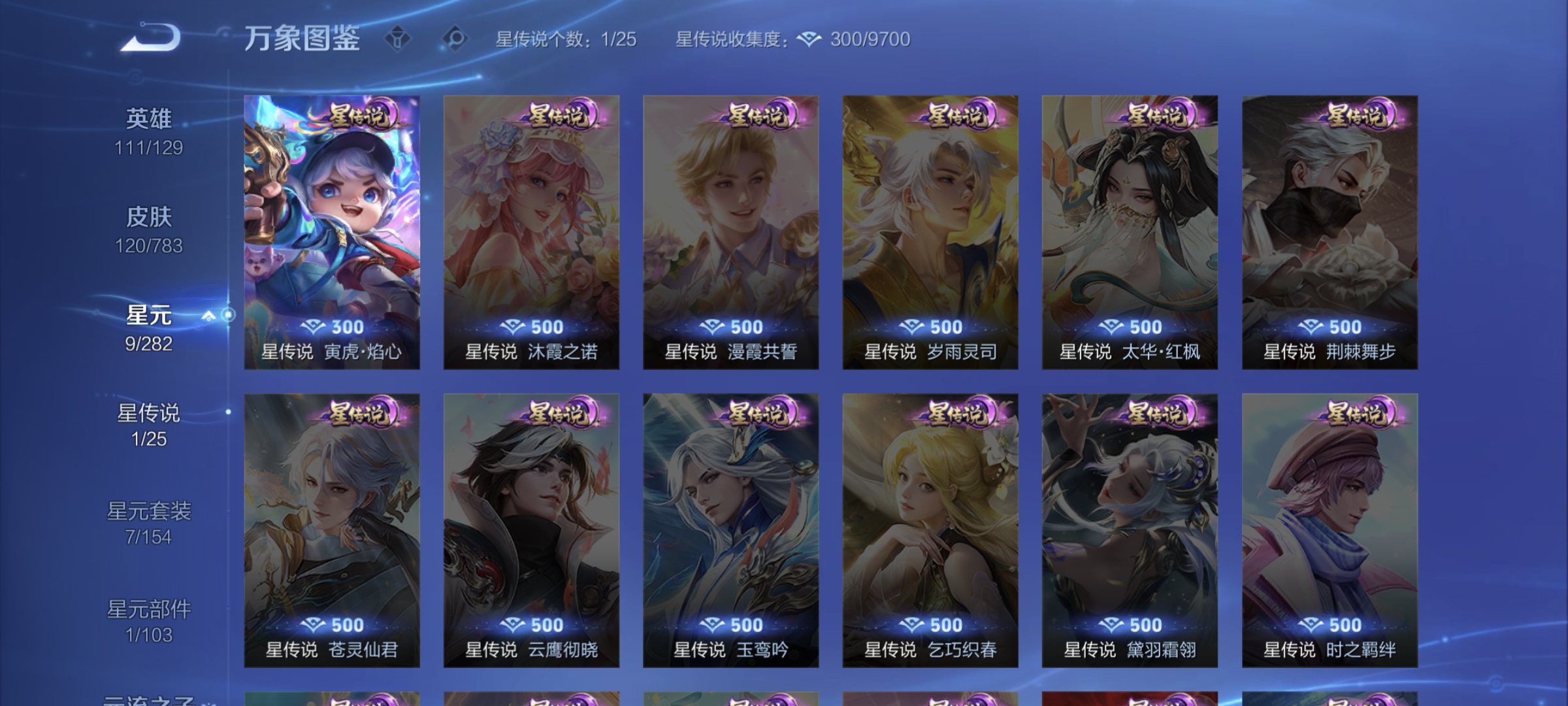Click the collection currency icon next to 300/9700

[809, 39]
